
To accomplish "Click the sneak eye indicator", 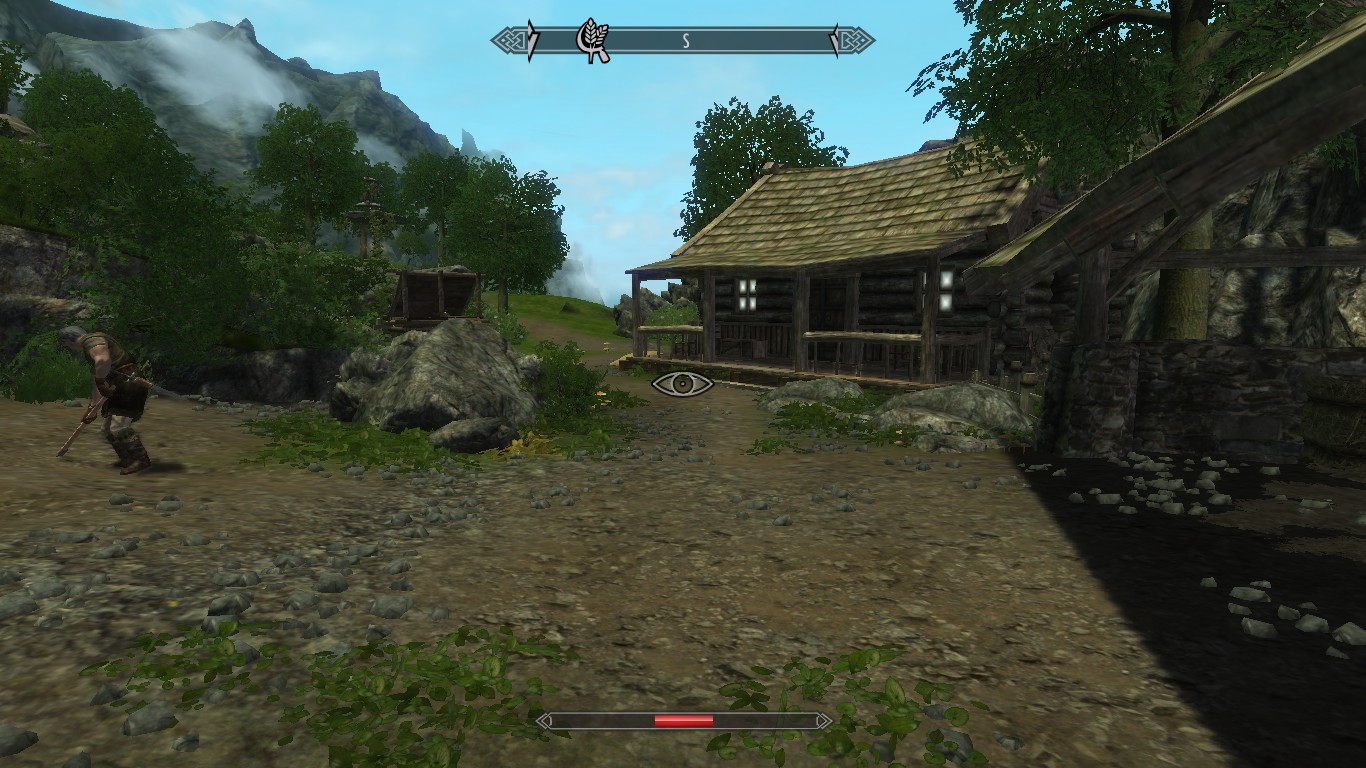I will point(682,383).
